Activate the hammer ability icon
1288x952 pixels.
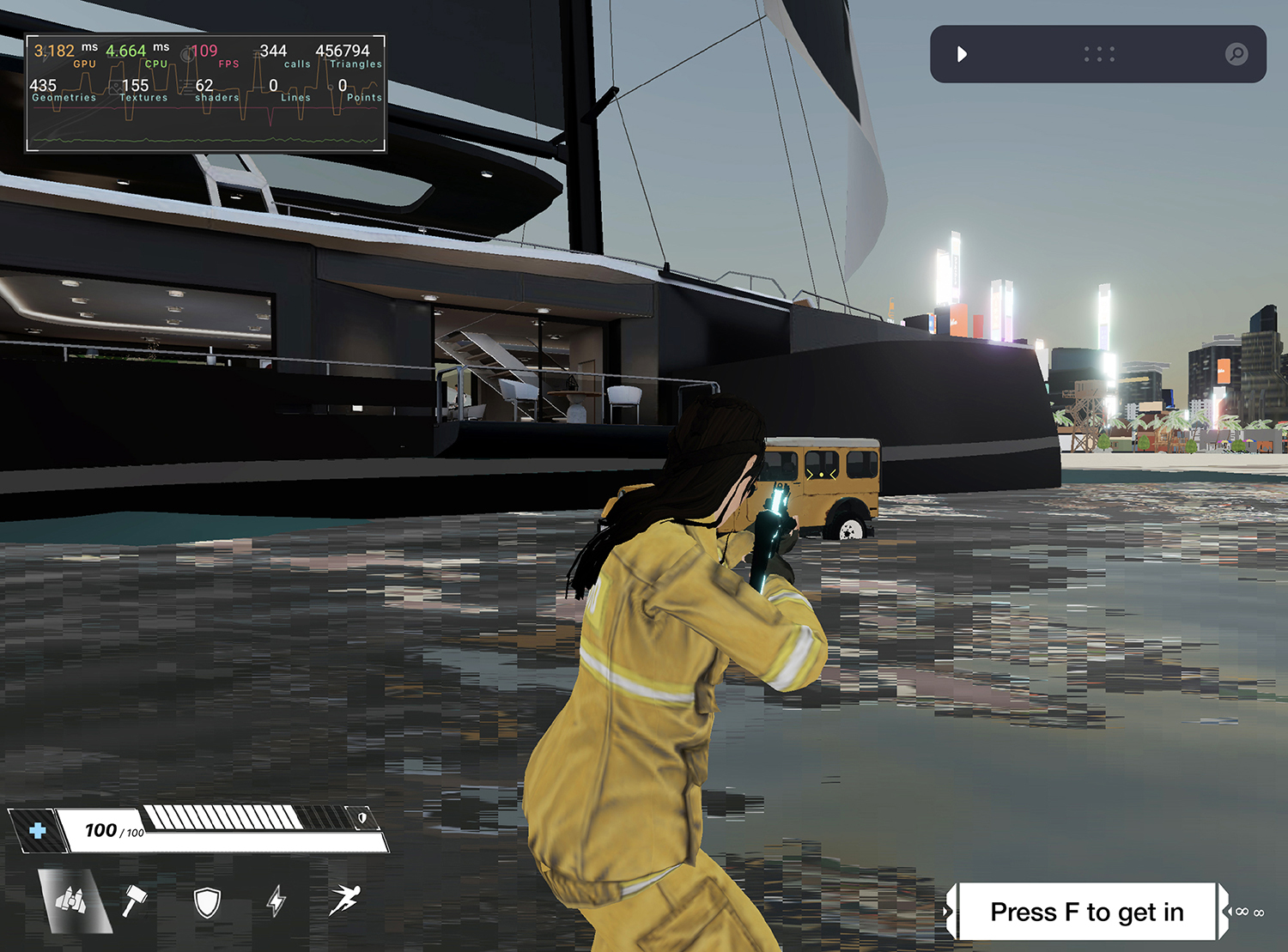point(135,900)
